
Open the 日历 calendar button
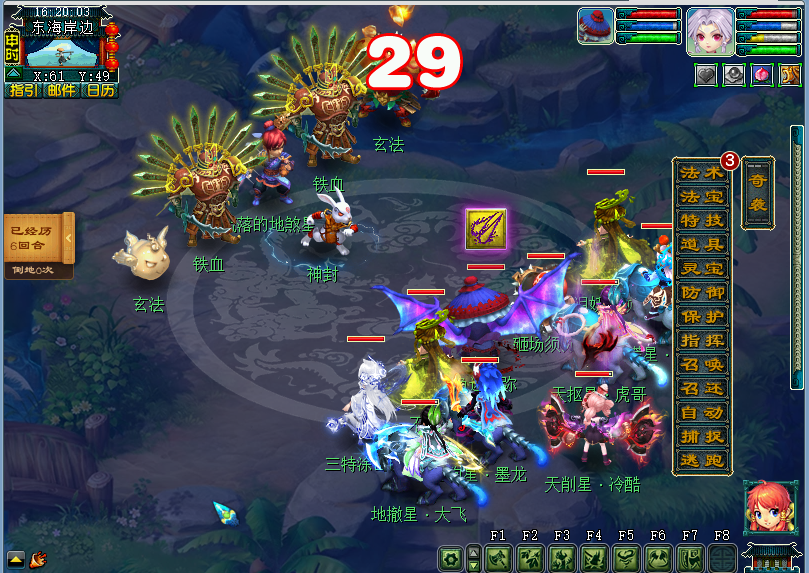100,90
